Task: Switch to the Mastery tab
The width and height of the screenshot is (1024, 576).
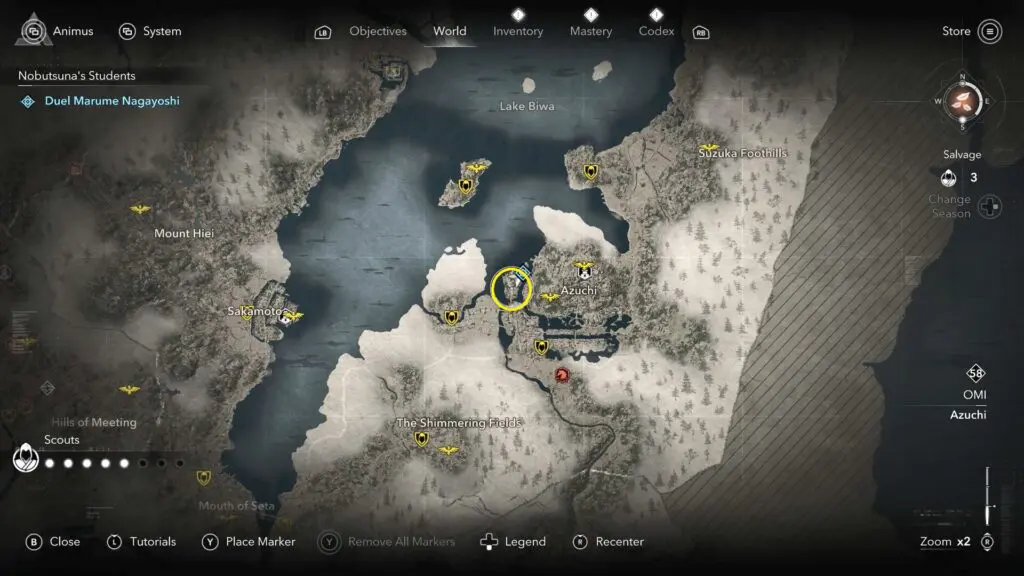Action: pos(590,31)
